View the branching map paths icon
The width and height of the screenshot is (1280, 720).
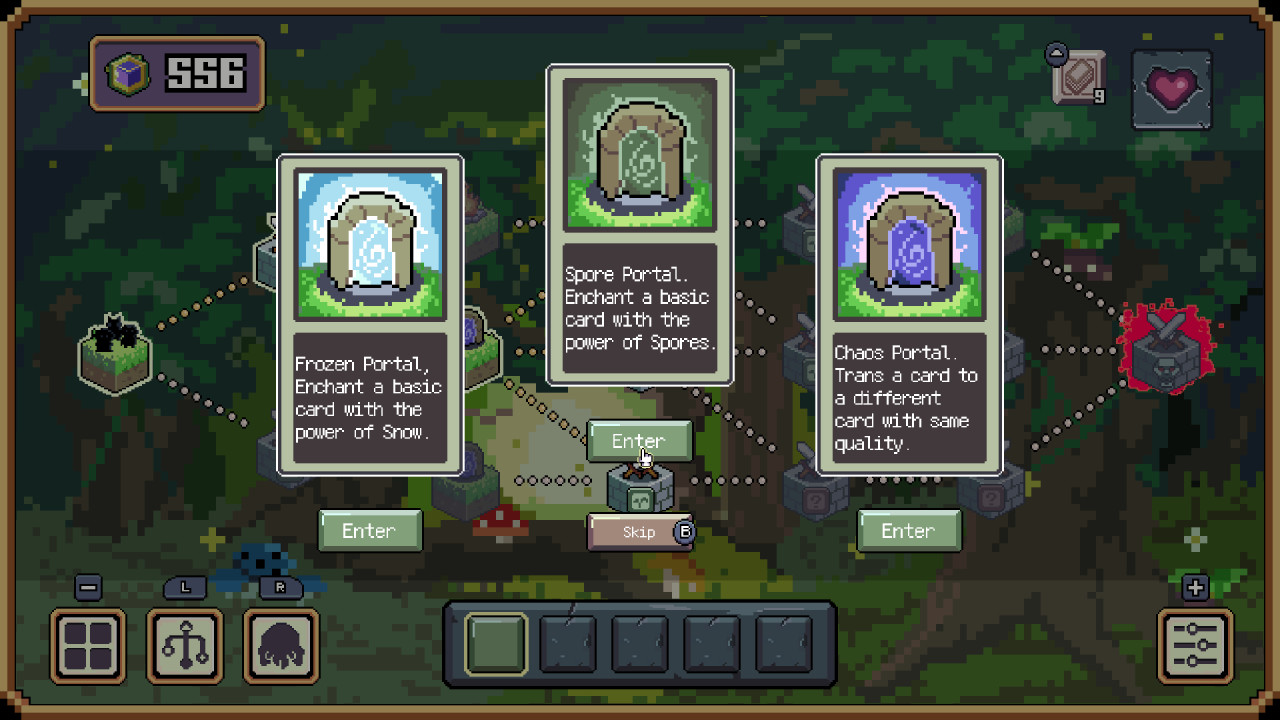tap(184, 648)
